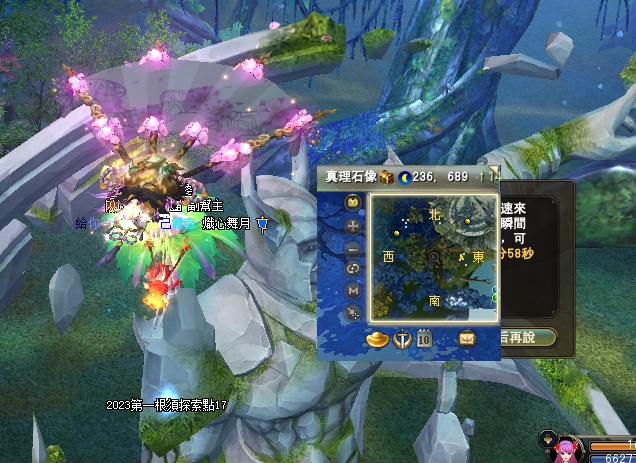
Task: Click the down arrow button beside portrait
Action: click(546, 437)
